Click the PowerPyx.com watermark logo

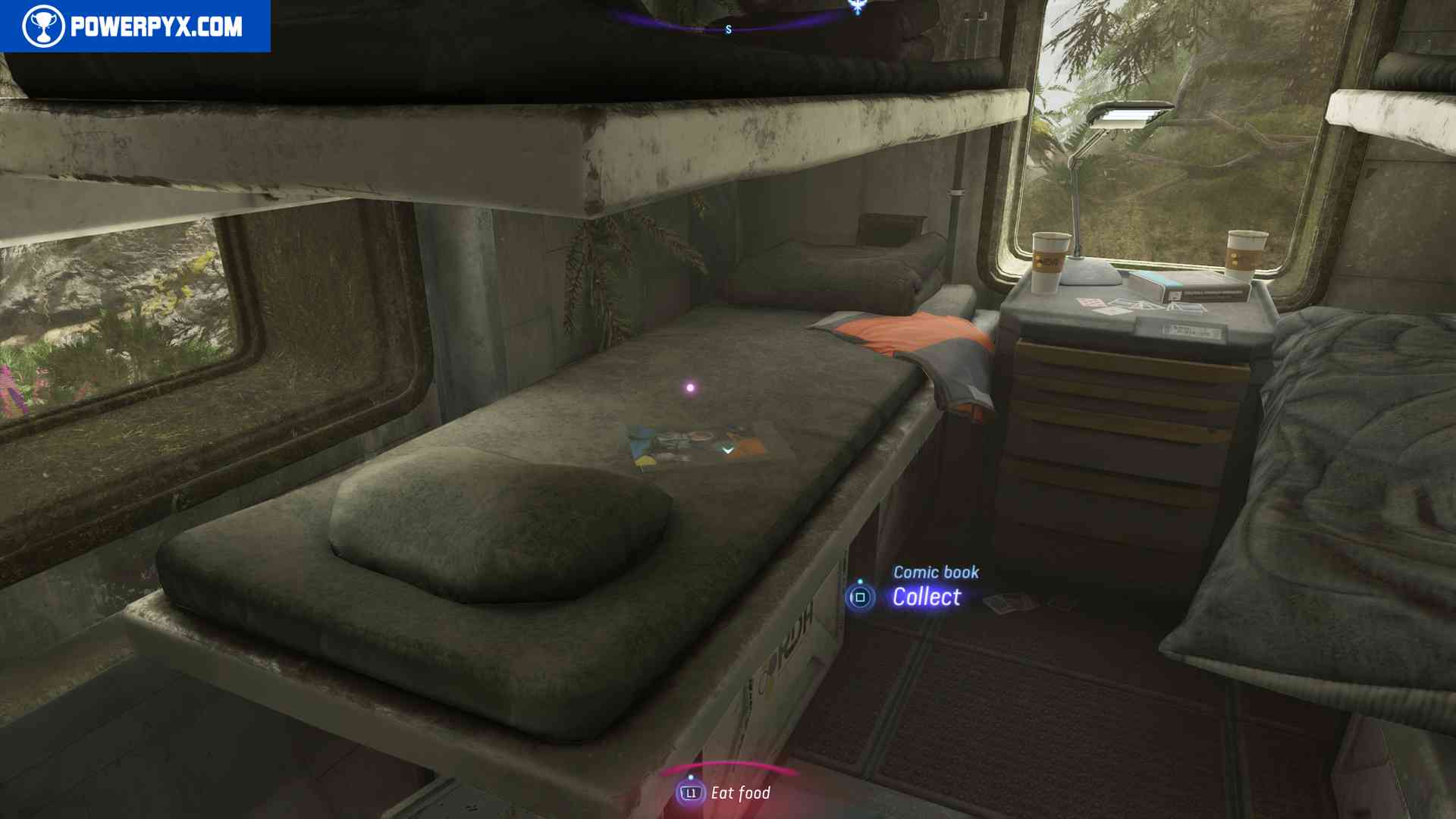click(134, 27)
